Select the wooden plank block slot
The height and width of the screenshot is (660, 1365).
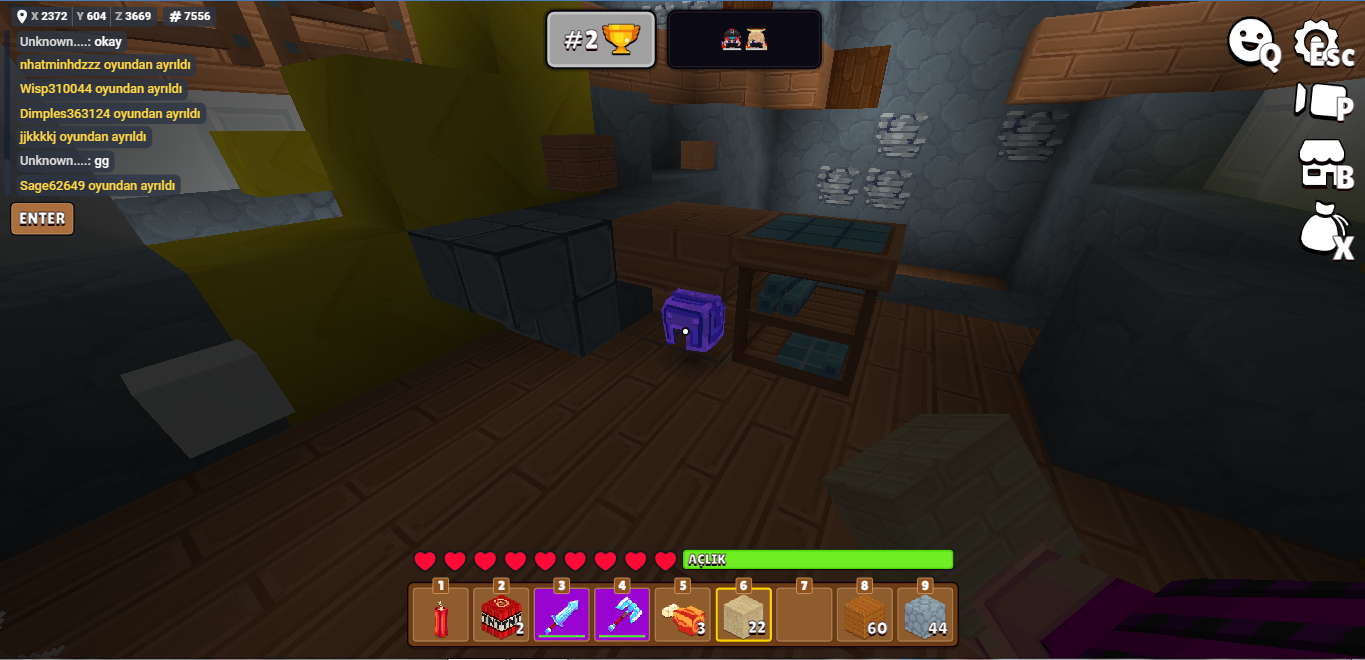864,615
